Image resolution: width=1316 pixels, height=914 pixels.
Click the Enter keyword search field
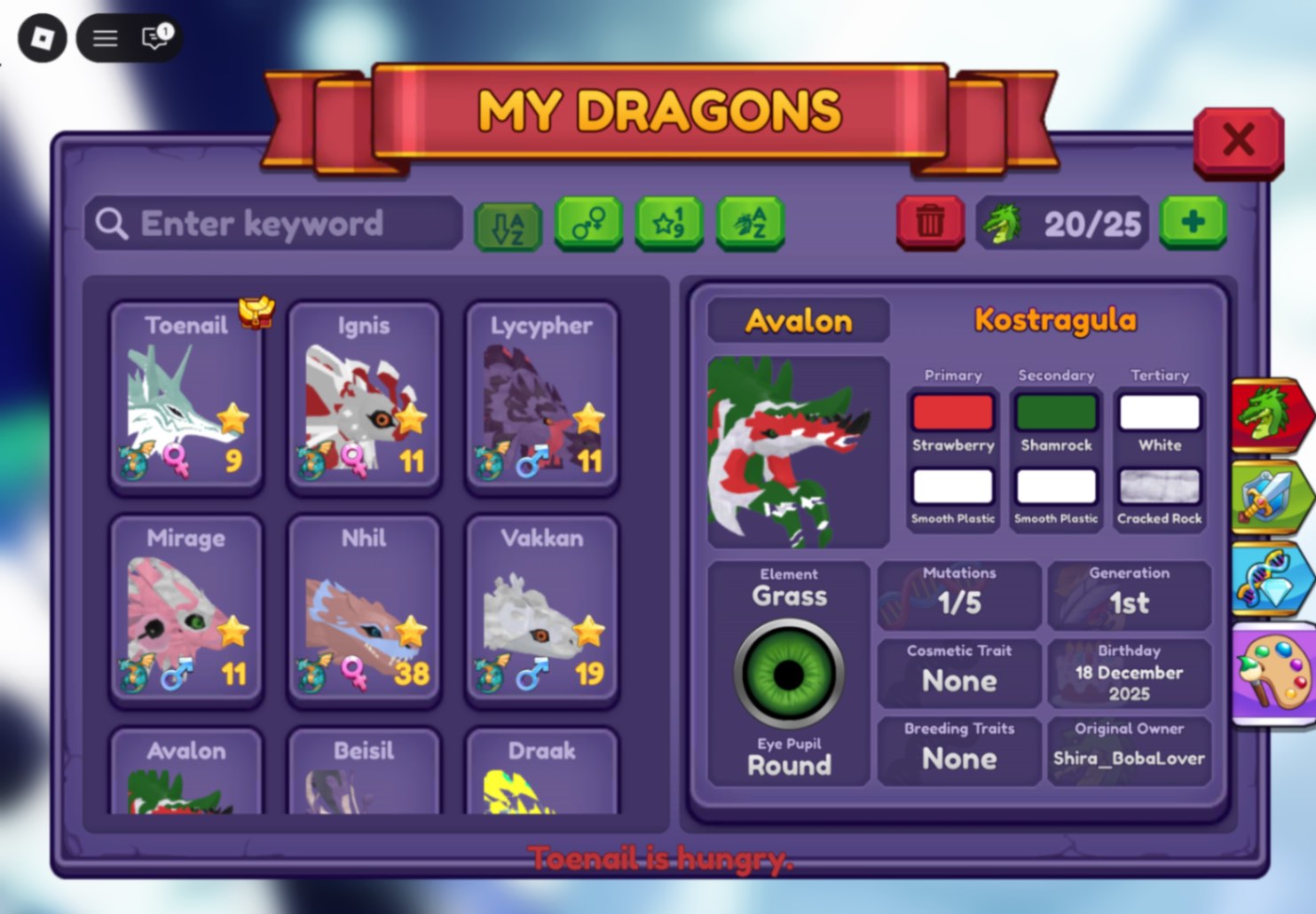[275, 224]
